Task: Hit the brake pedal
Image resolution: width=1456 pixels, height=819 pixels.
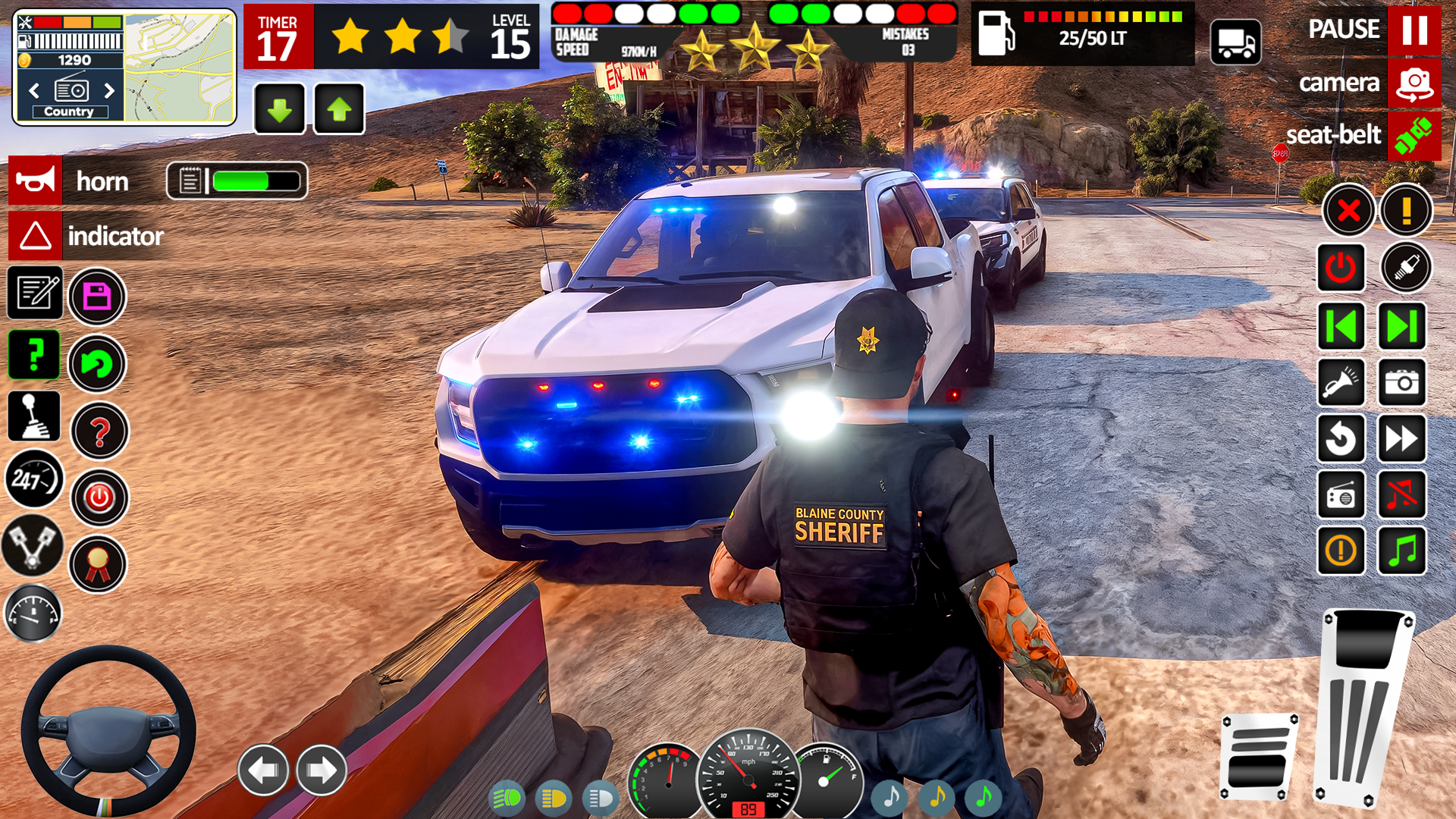Action: [1259, 756]
